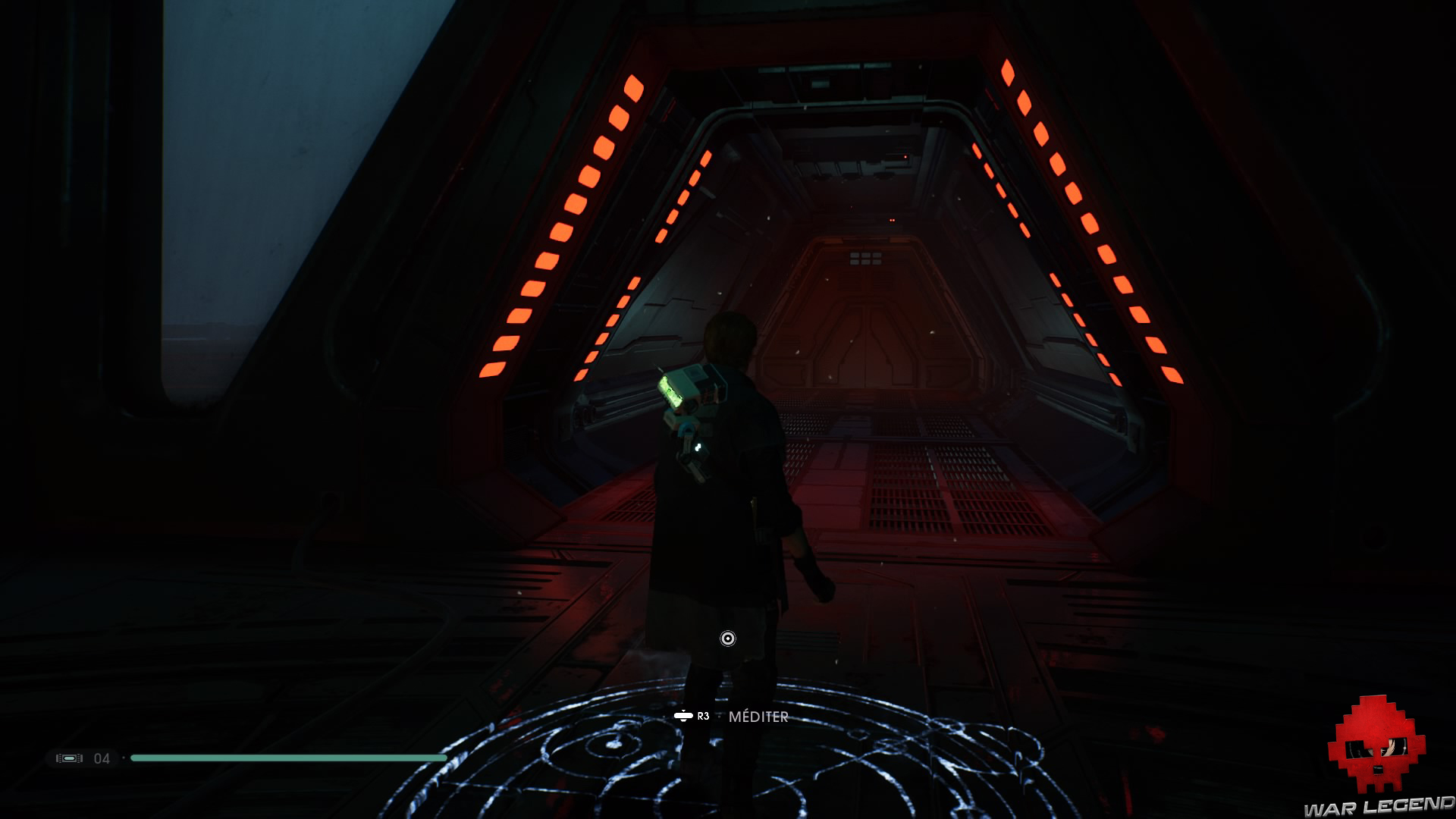Select the MÉDITER text prompt
Viewport: 1456px width, 819px height.
pyautogui.click(x=758, y=717)
